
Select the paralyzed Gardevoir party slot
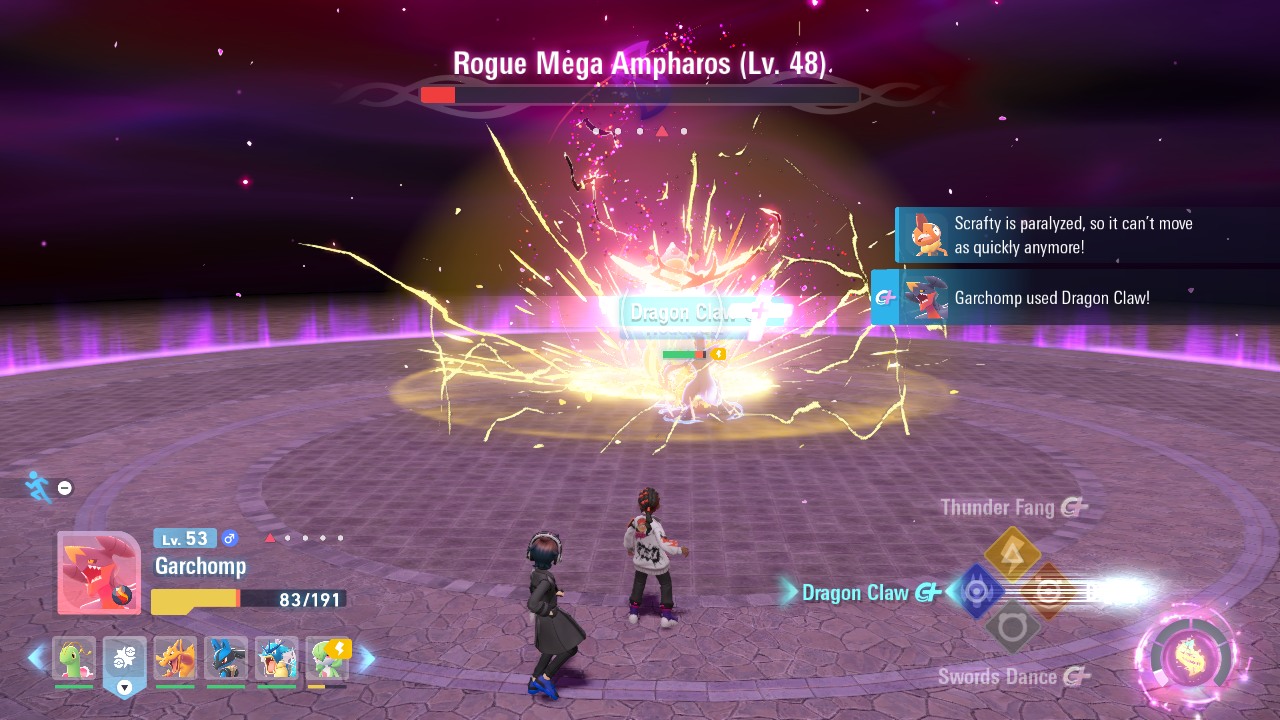(327, 659)
